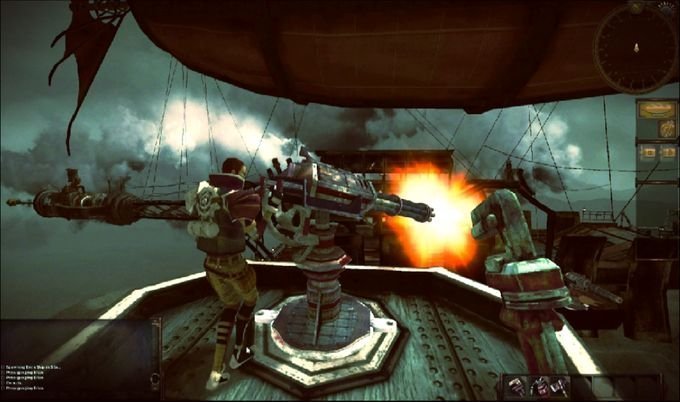Select the hammer tool in the hotbar
This screenshot has width=680, height=402.
click(x=560, y=387)
